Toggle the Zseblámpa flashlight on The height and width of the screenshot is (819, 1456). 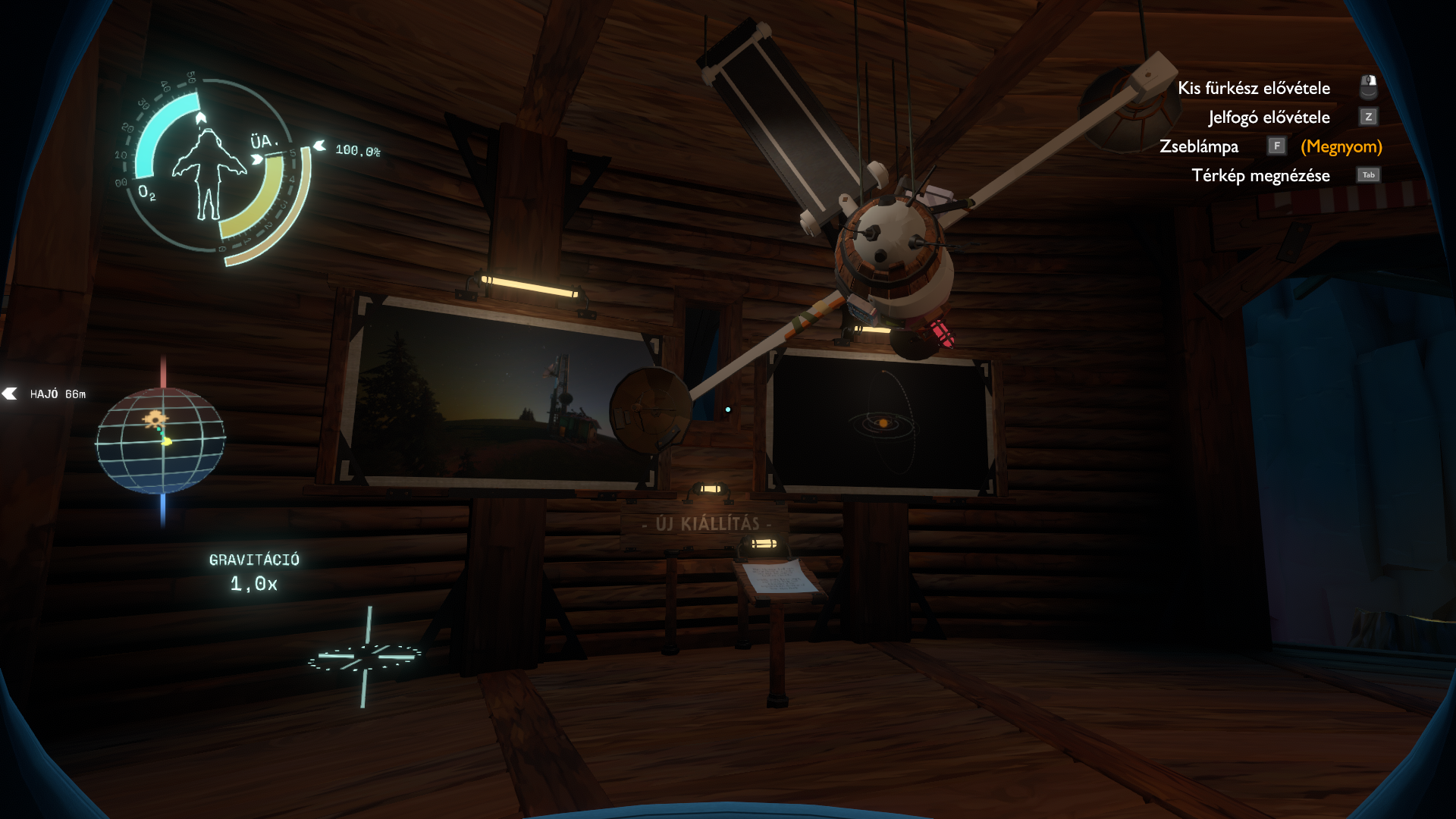click(1200, 146)
